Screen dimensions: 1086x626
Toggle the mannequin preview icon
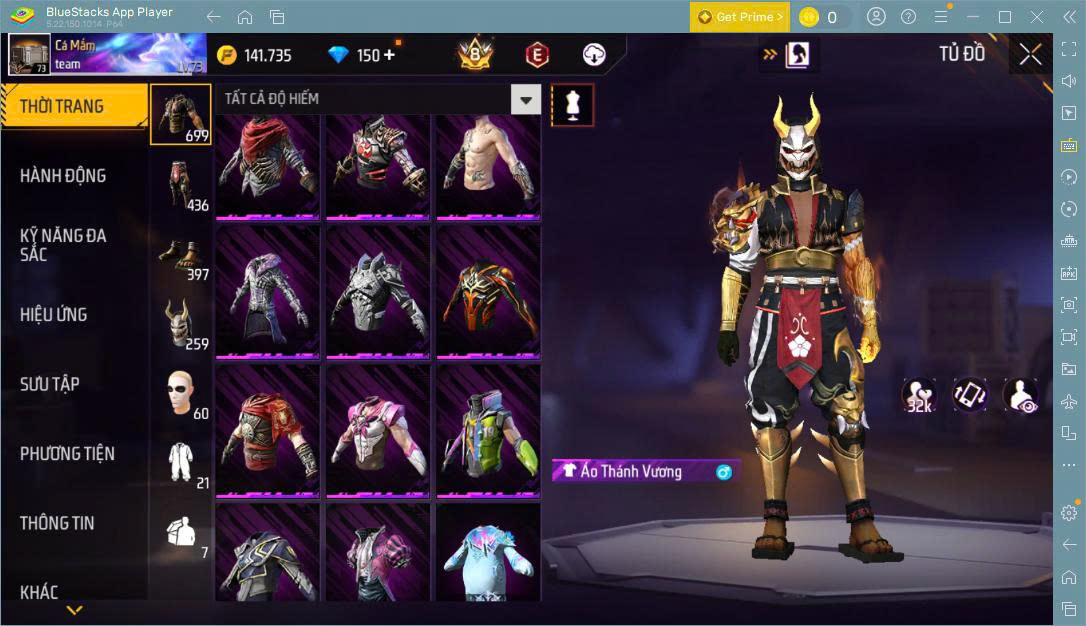click(573, 105)
